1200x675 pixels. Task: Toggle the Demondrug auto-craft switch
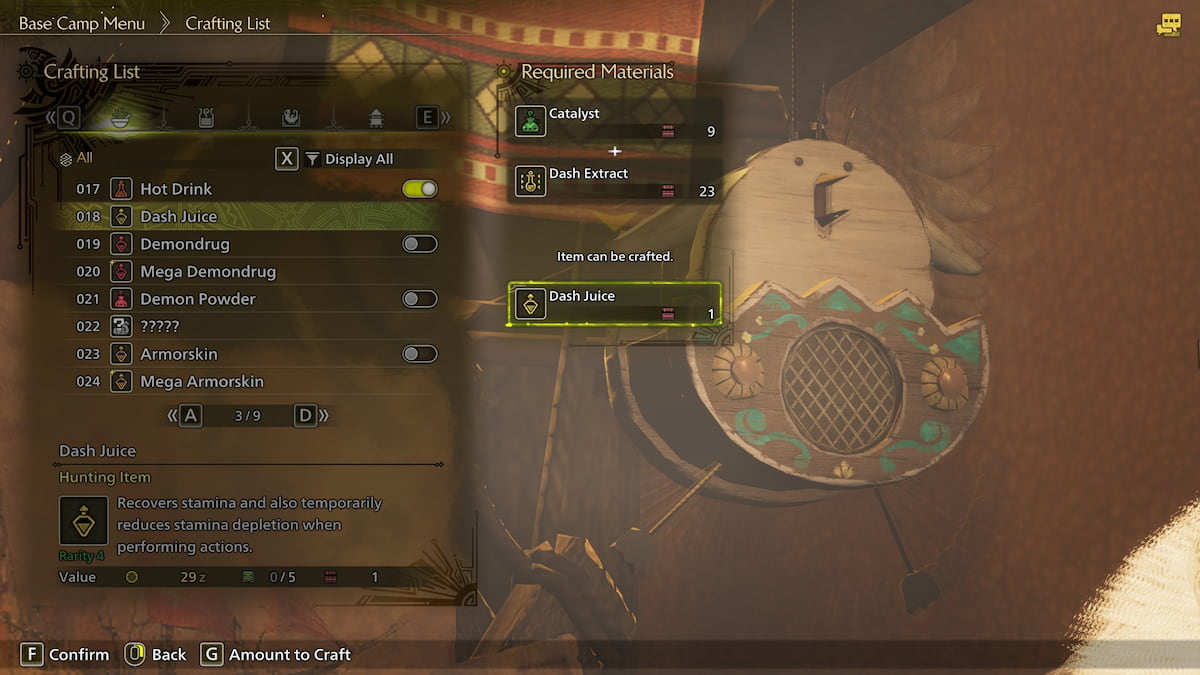click(419, 244)
